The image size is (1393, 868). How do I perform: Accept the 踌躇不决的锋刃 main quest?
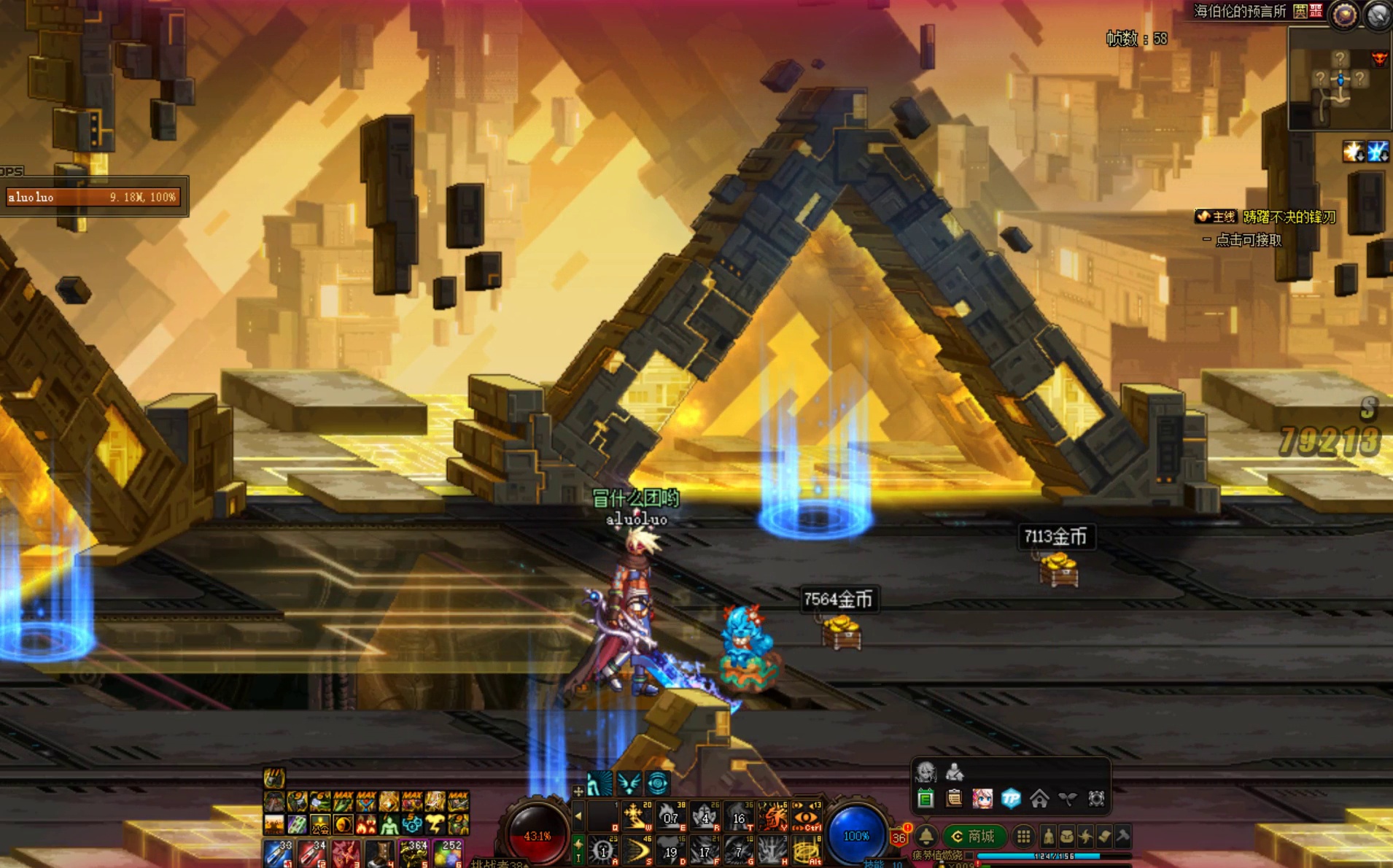(x=1289, y=217)
